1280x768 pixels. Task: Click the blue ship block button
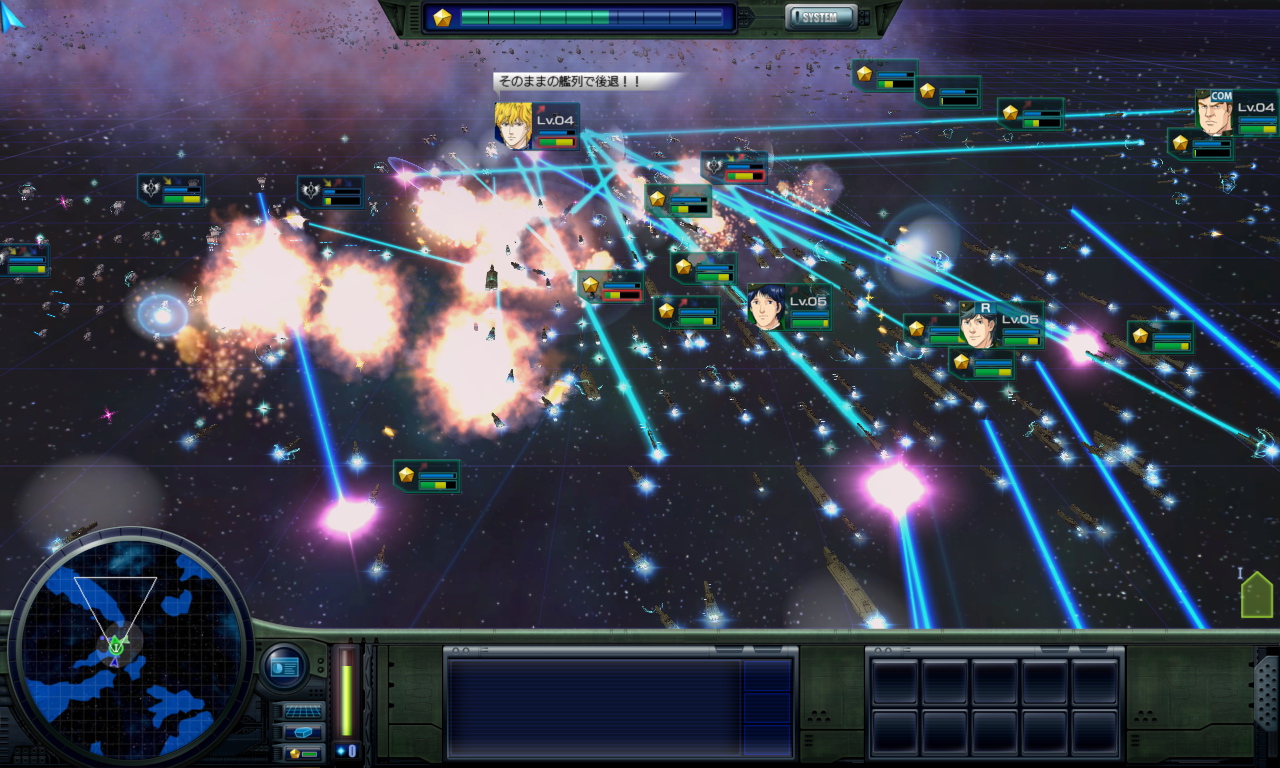click(x=304, y=732)
